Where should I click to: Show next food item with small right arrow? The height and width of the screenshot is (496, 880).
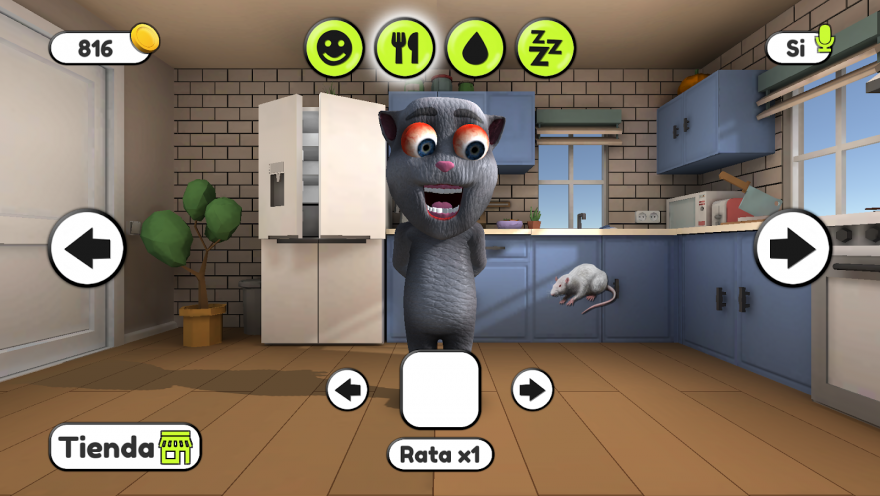532,389
